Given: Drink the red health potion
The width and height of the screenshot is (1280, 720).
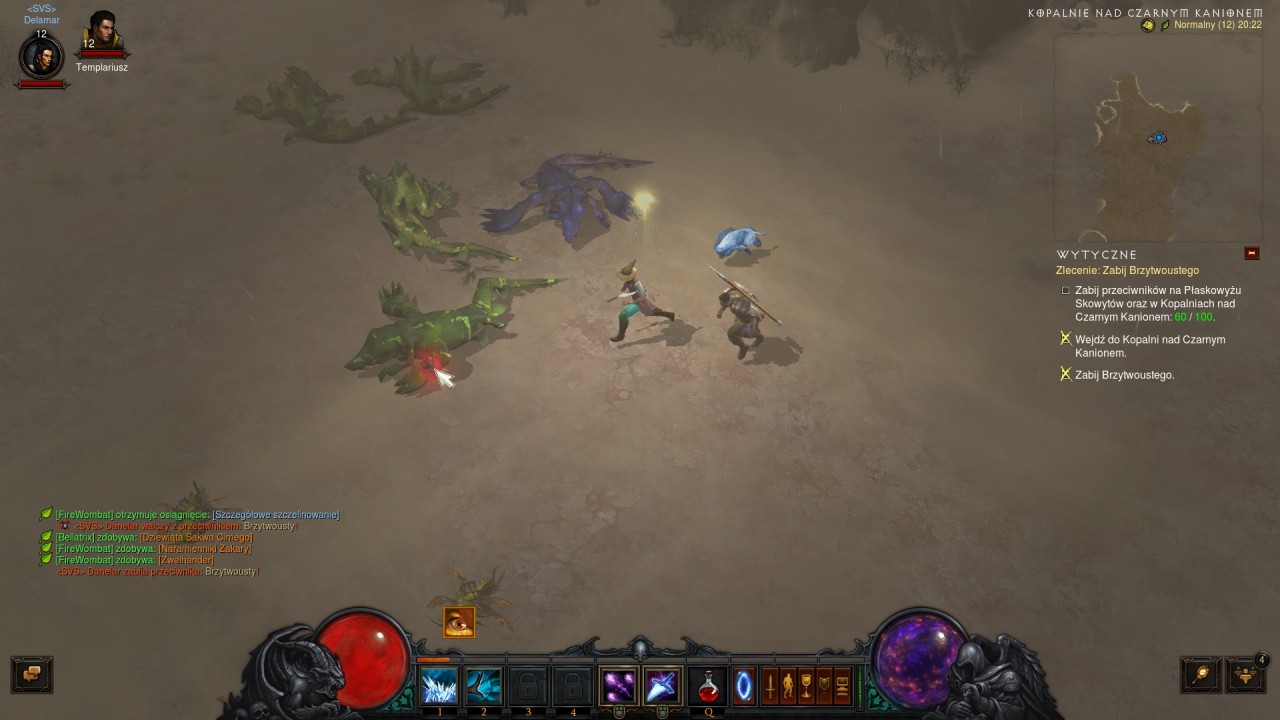Looking at the screenshot, I should [709, 686].
